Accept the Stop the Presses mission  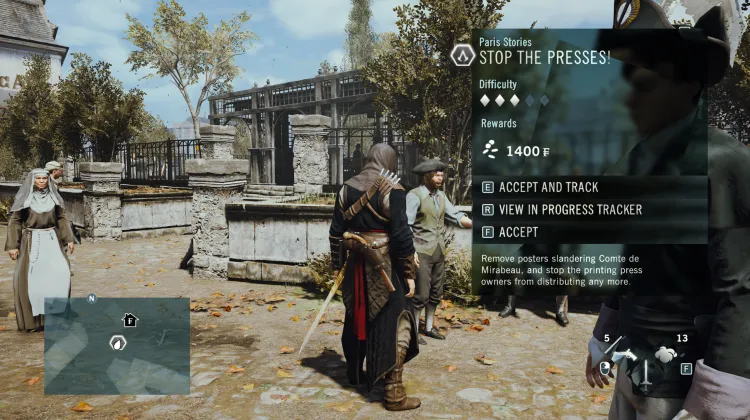(x=518, y=232)
